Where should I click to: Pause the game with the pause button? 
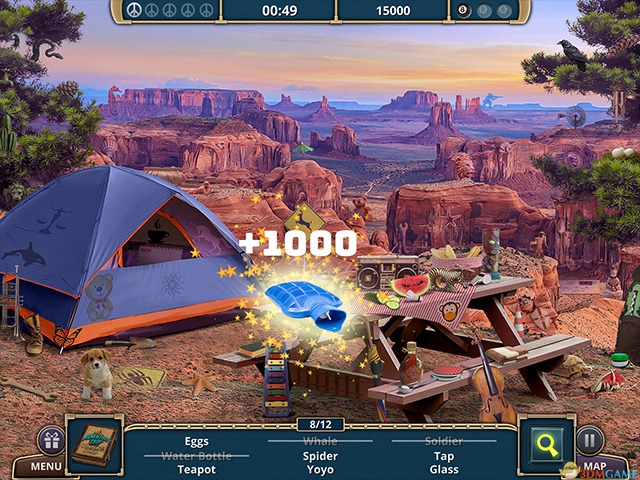coord(590,440)
